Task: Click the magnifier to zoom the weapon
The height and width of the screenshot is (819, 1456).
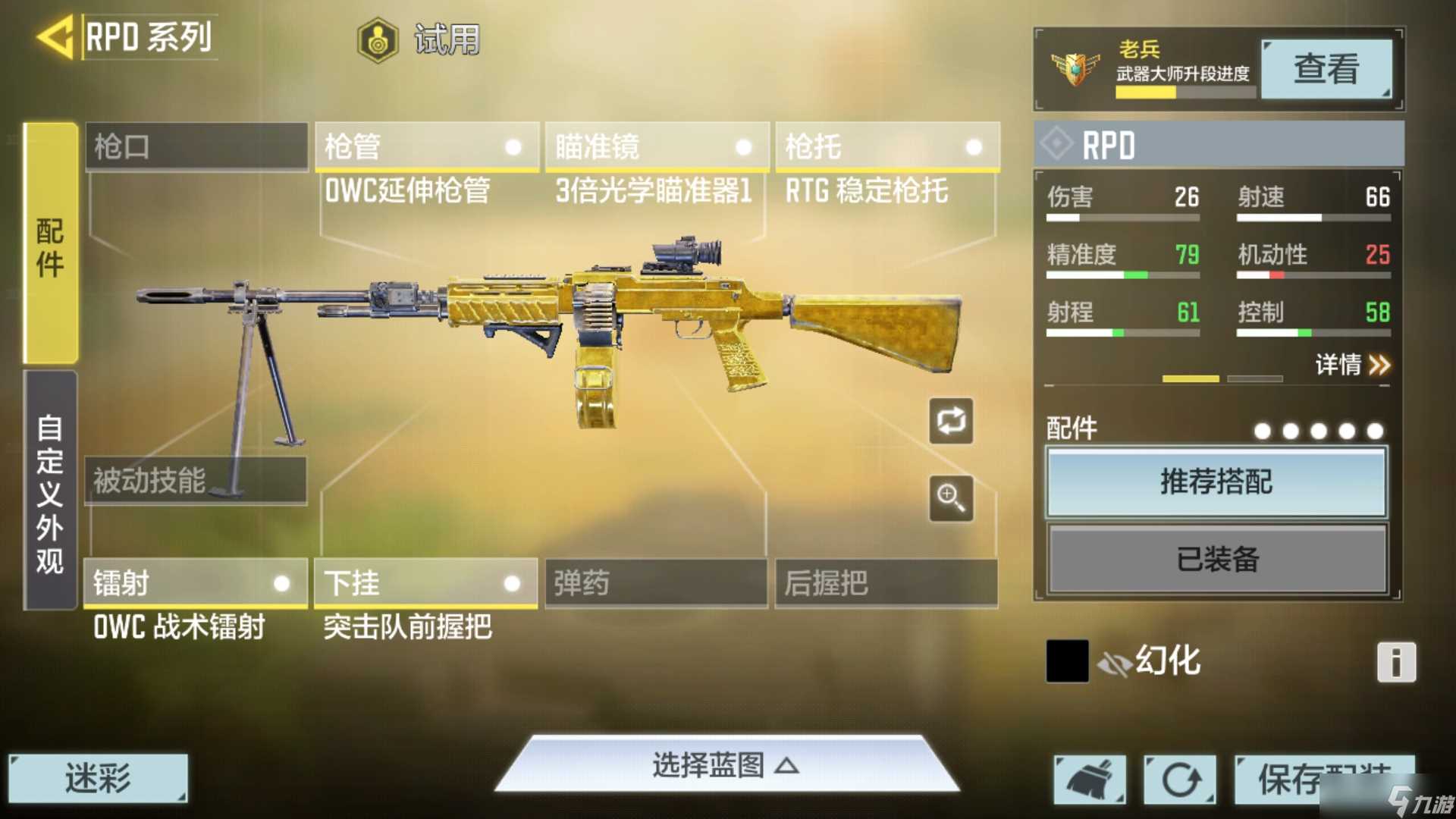Action: (951, 500)
